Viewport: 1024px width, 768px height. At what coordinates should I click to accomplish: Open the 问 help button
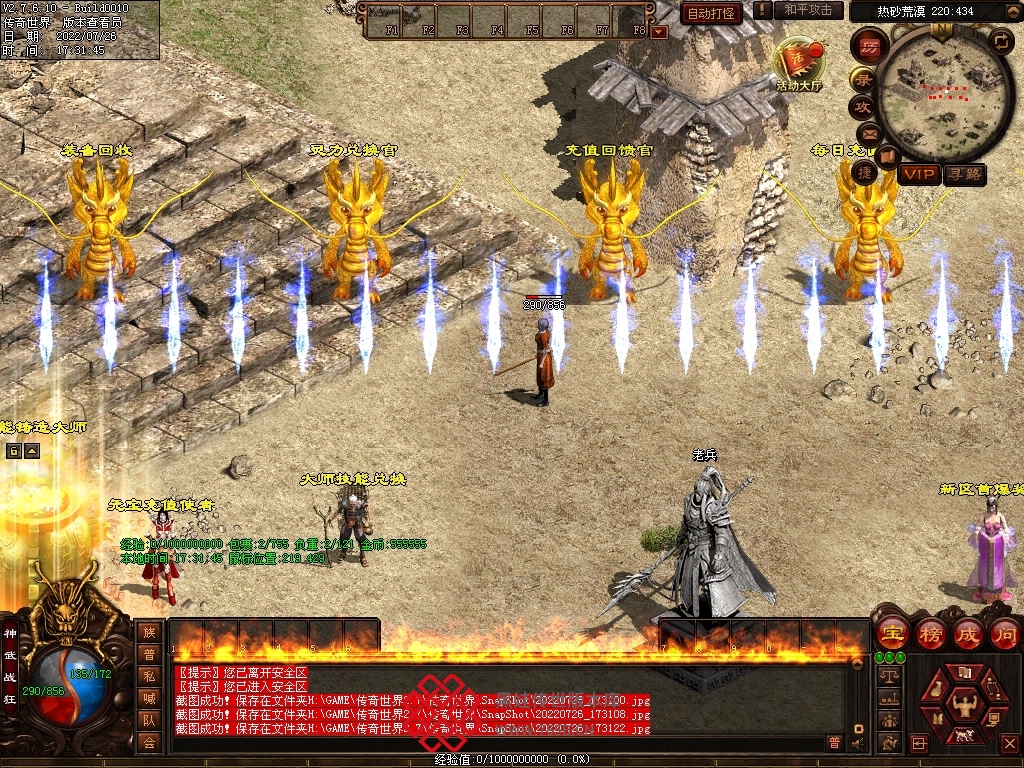(x=1004, y=633)
